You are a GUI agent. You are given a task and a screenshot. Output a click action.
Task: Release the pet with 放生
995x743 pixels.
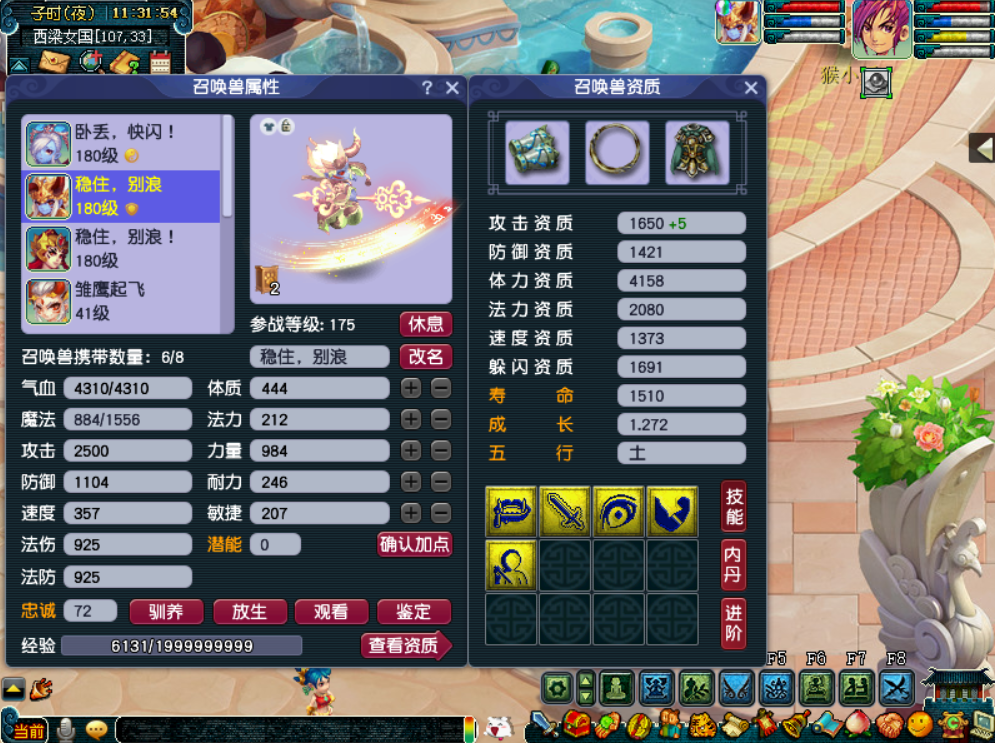[x=249, y=612]
